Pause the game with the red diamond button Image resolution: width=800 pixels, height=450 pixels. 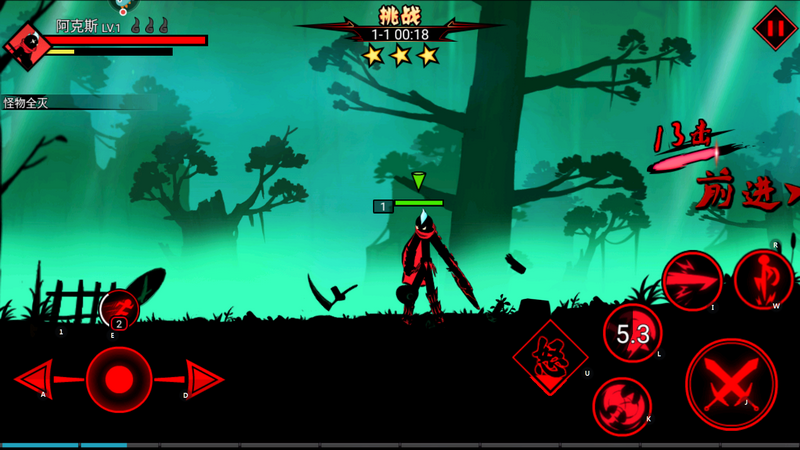pyautogui.click(x=774, y=28)
